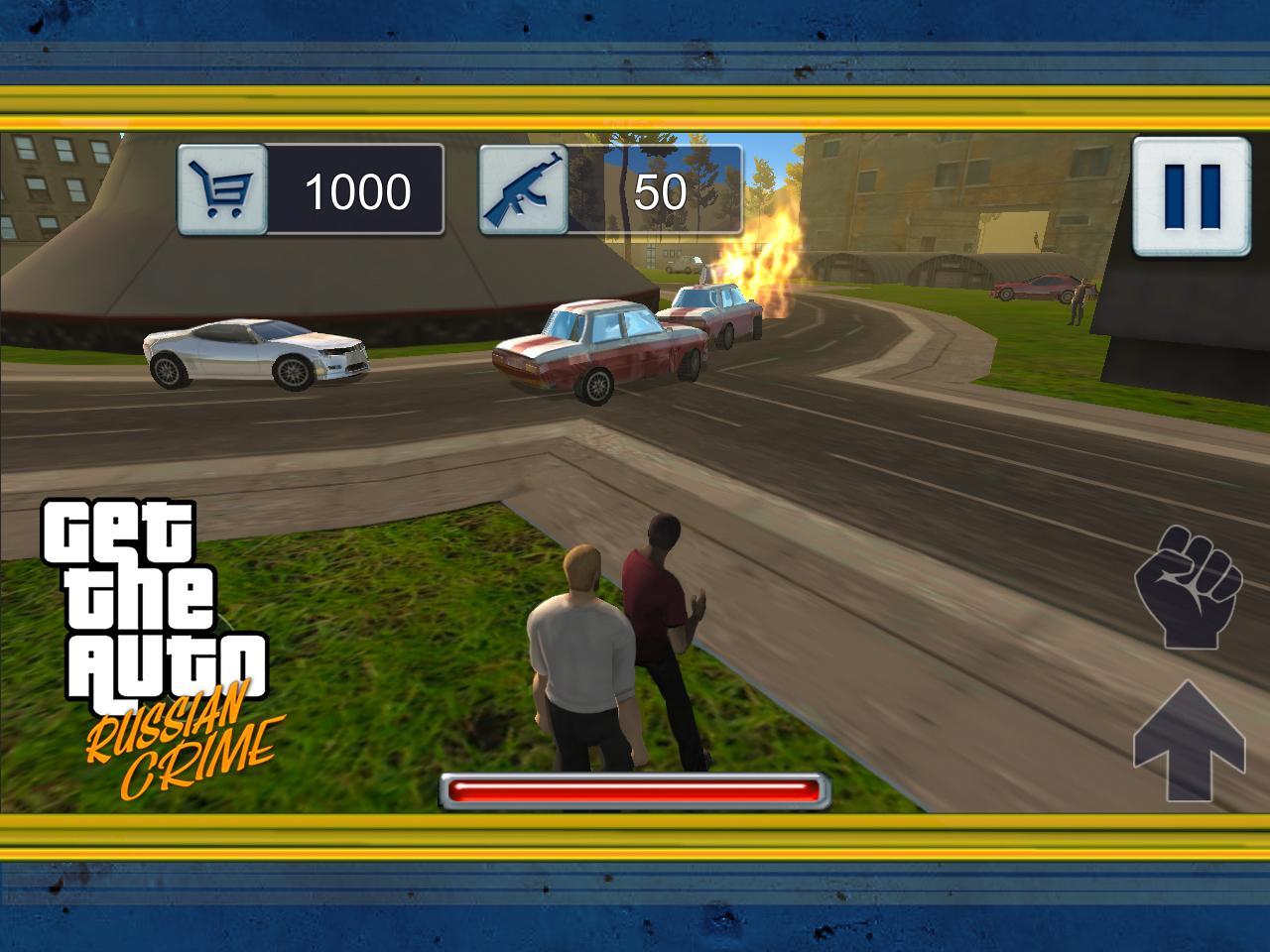Select the 50 ammo counter display
The image size is (1270, 952).
coord(660,189)
